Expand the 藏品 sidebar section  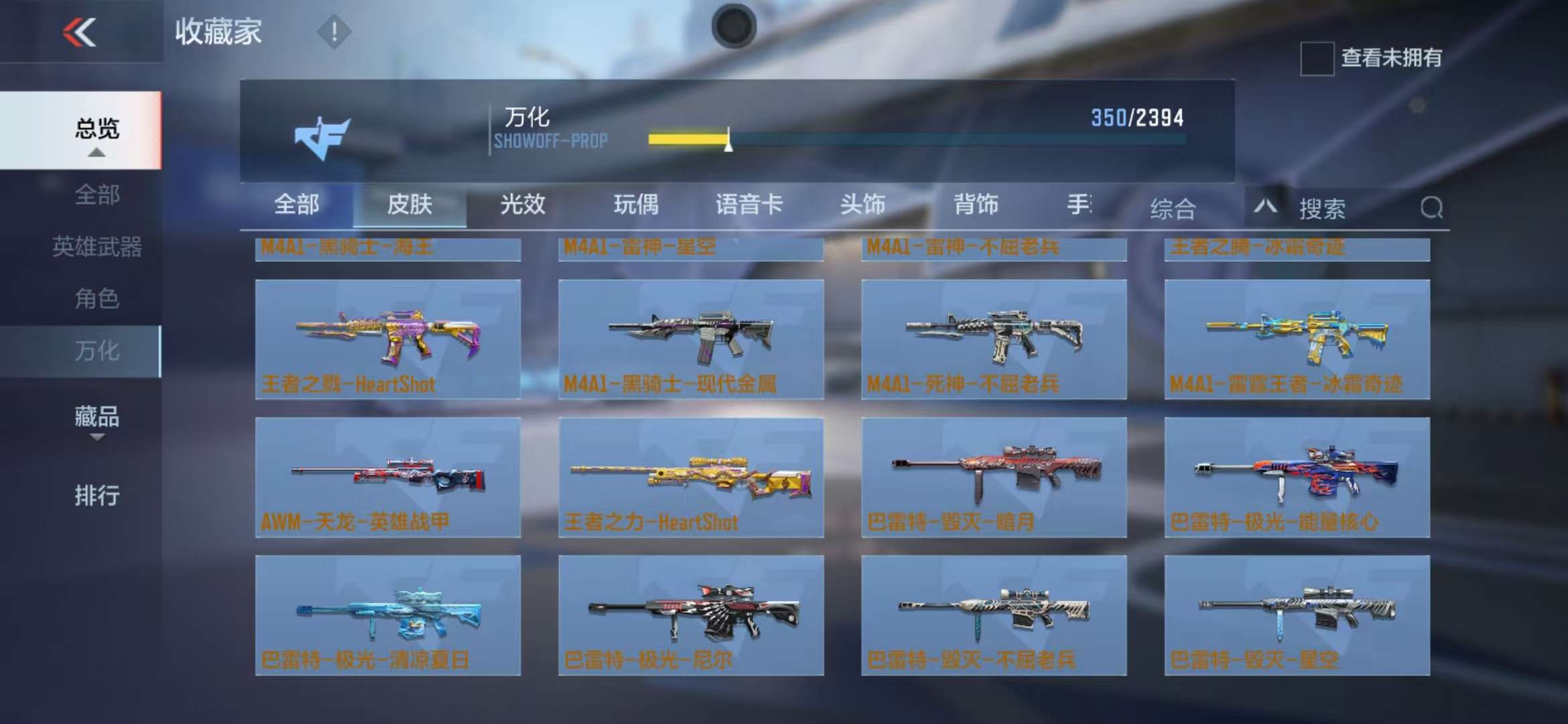tap(96, 418)
